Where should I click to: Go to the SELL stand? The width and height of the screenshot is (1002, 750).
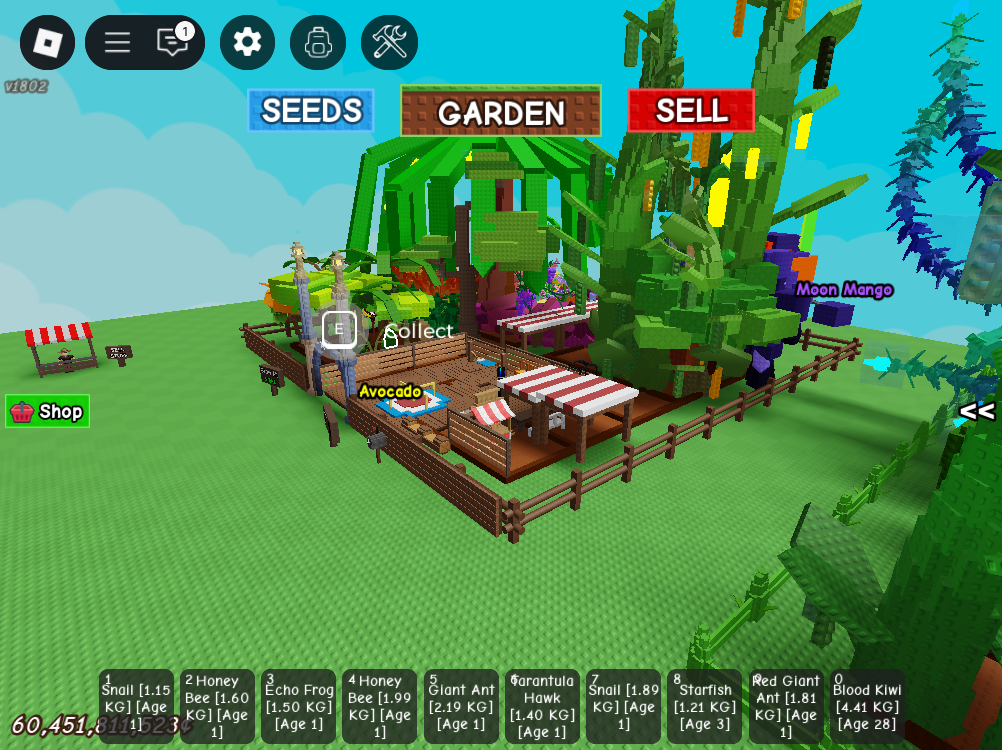[691, 111]
